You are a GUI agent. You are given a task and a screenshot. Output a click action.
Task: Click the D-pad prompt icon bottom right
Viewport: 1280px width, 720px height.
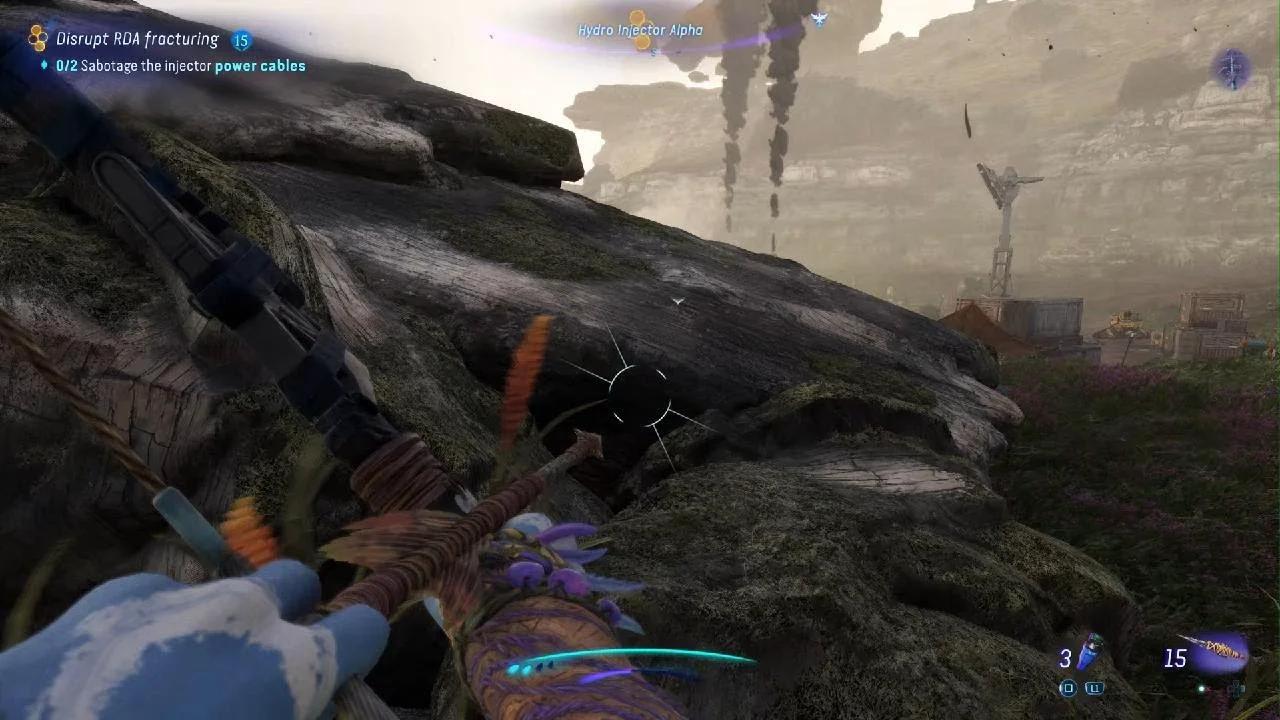pos(1238,688)
